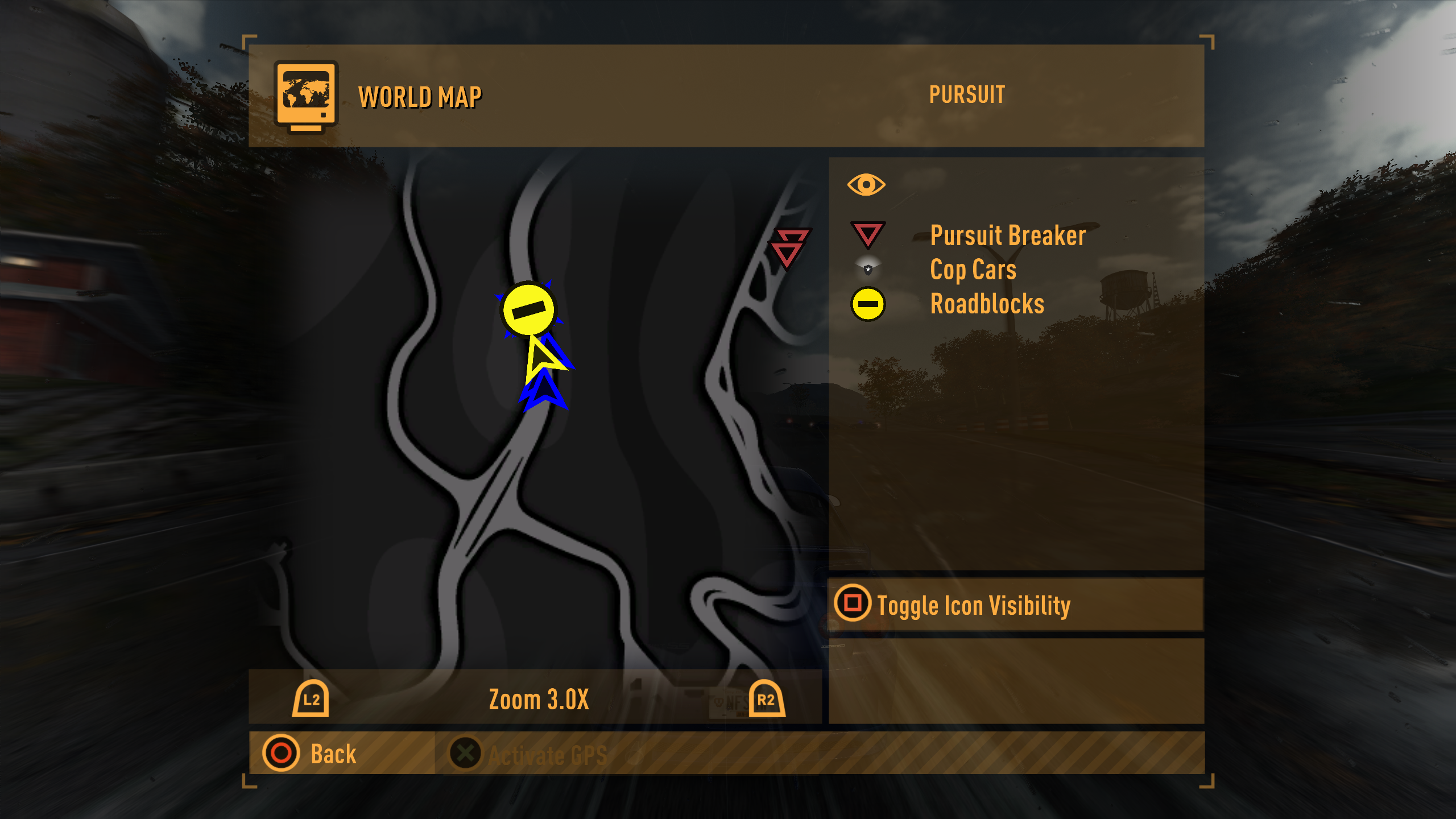Click the eye visibility icon
This screenshot has height=819, width=1456.
(x=866, y=185)
